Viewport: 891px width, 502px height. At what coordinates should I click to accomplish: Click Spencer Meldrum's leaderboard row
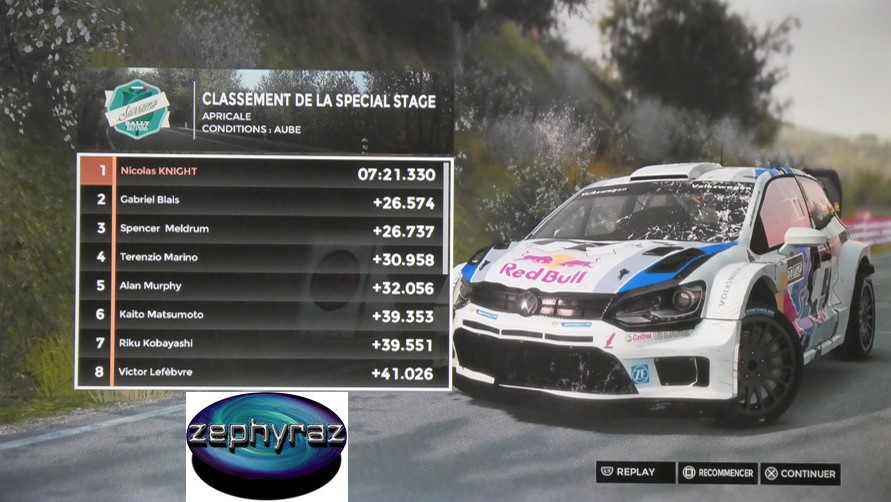(x=264, y=229)
